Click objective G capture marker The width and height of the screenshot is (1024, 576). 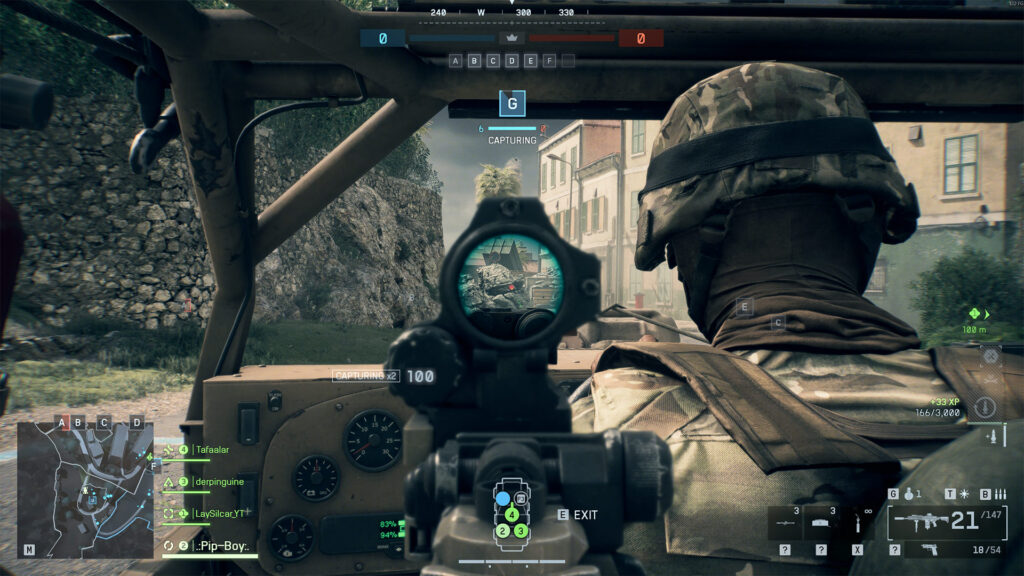tap(513, 102)
